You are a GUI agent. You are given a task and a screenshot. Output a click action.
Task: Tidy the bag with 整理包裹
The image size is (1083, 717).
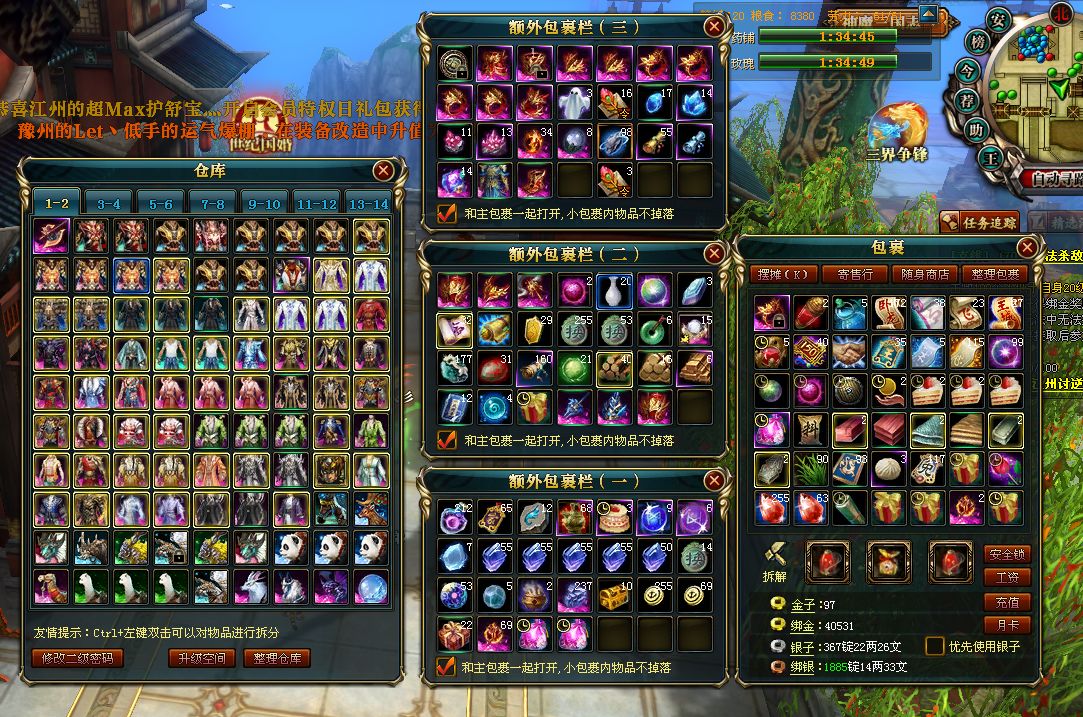(995, 274)
